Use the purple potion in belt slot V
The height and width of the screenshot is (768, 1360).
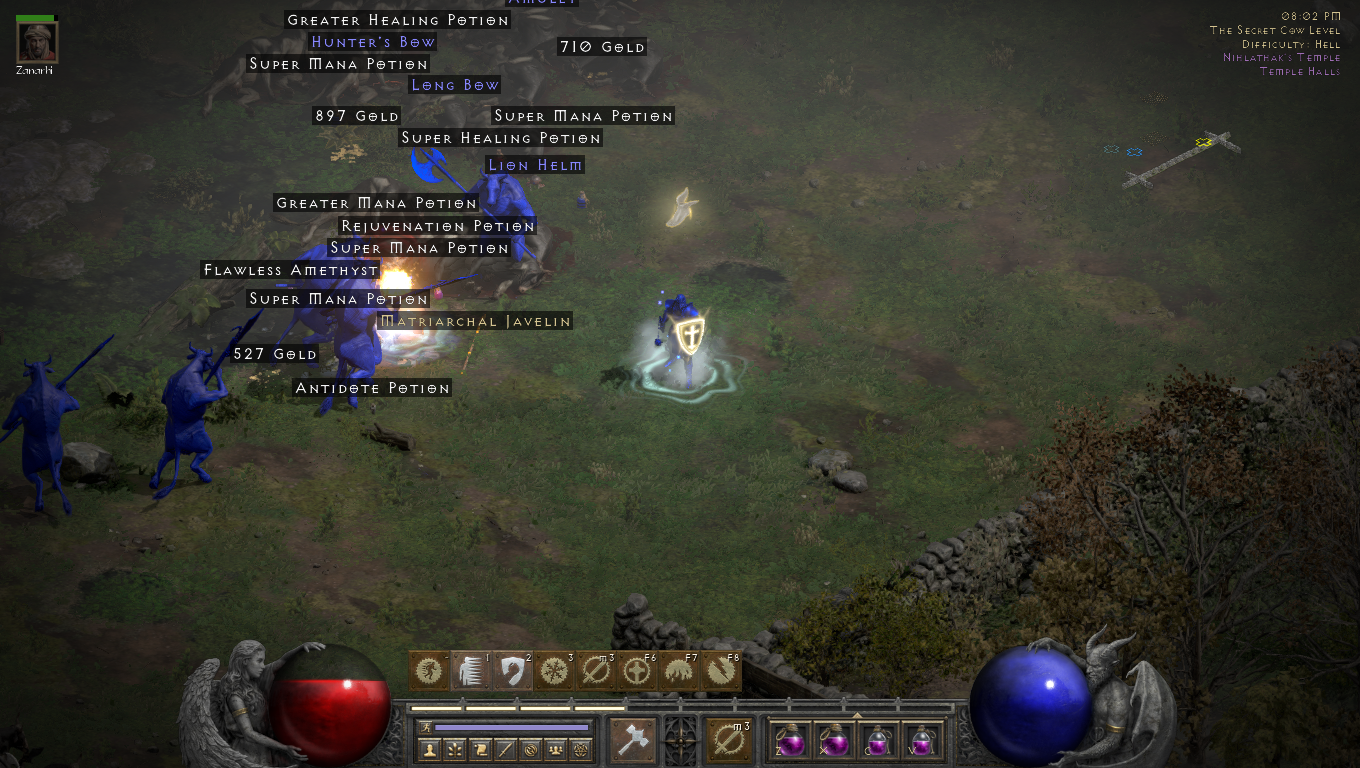click(921, 741)
